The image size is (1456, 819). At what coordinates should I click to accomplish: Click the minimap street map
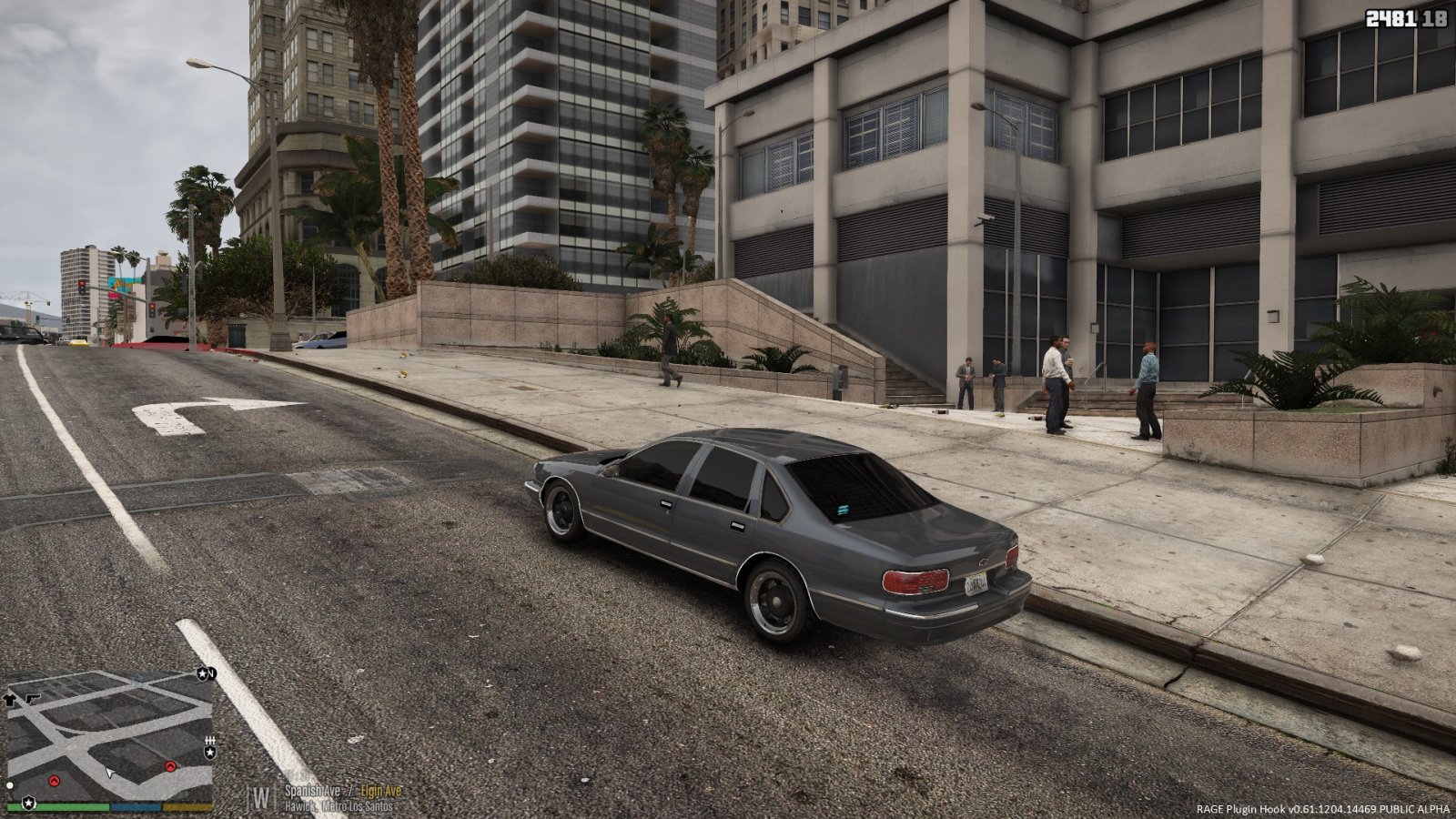(x=109, y=737)
